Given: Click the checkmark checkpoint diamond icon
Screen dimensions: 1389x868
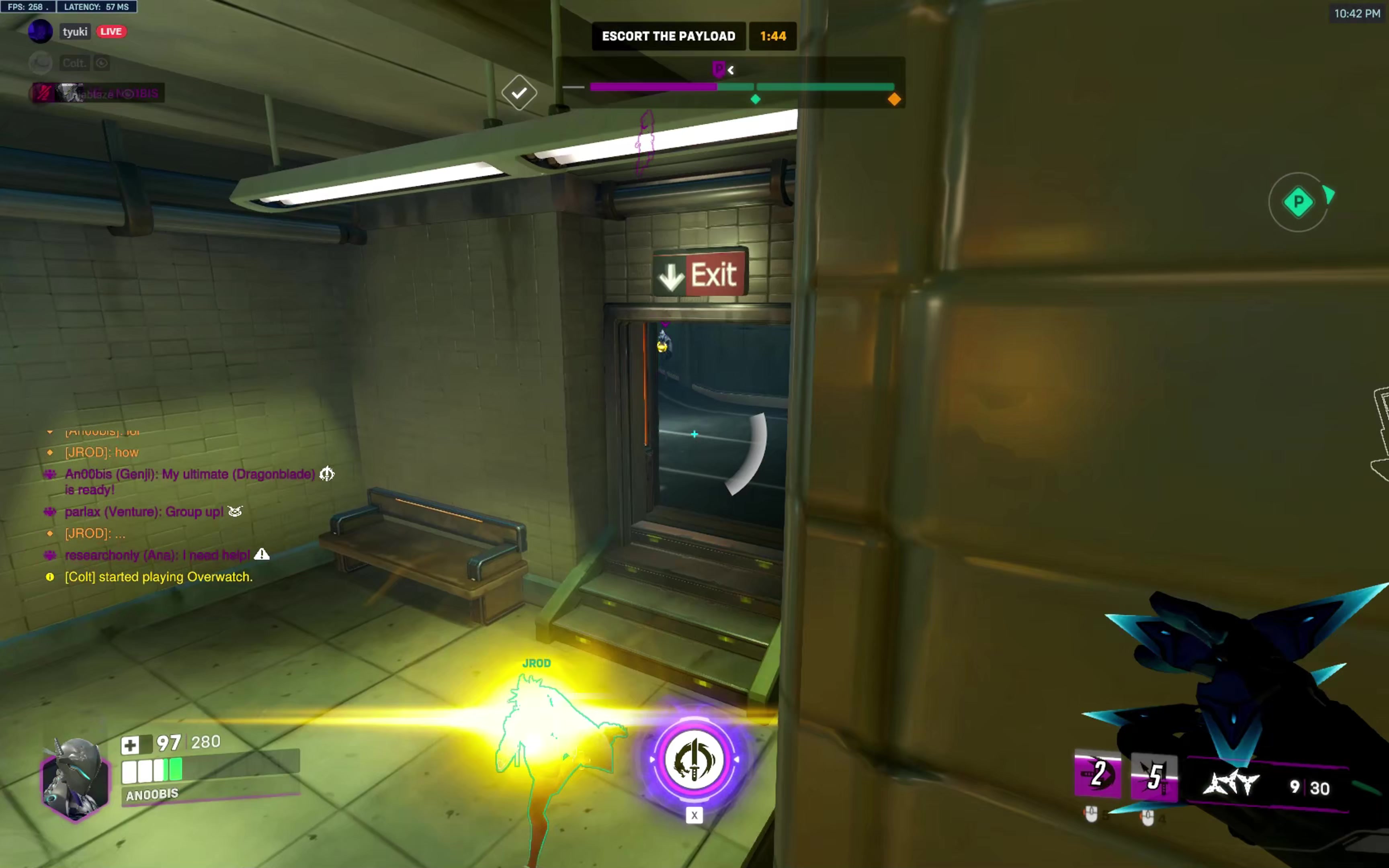Looking at the screenshot, I should [x=519, y=92].
